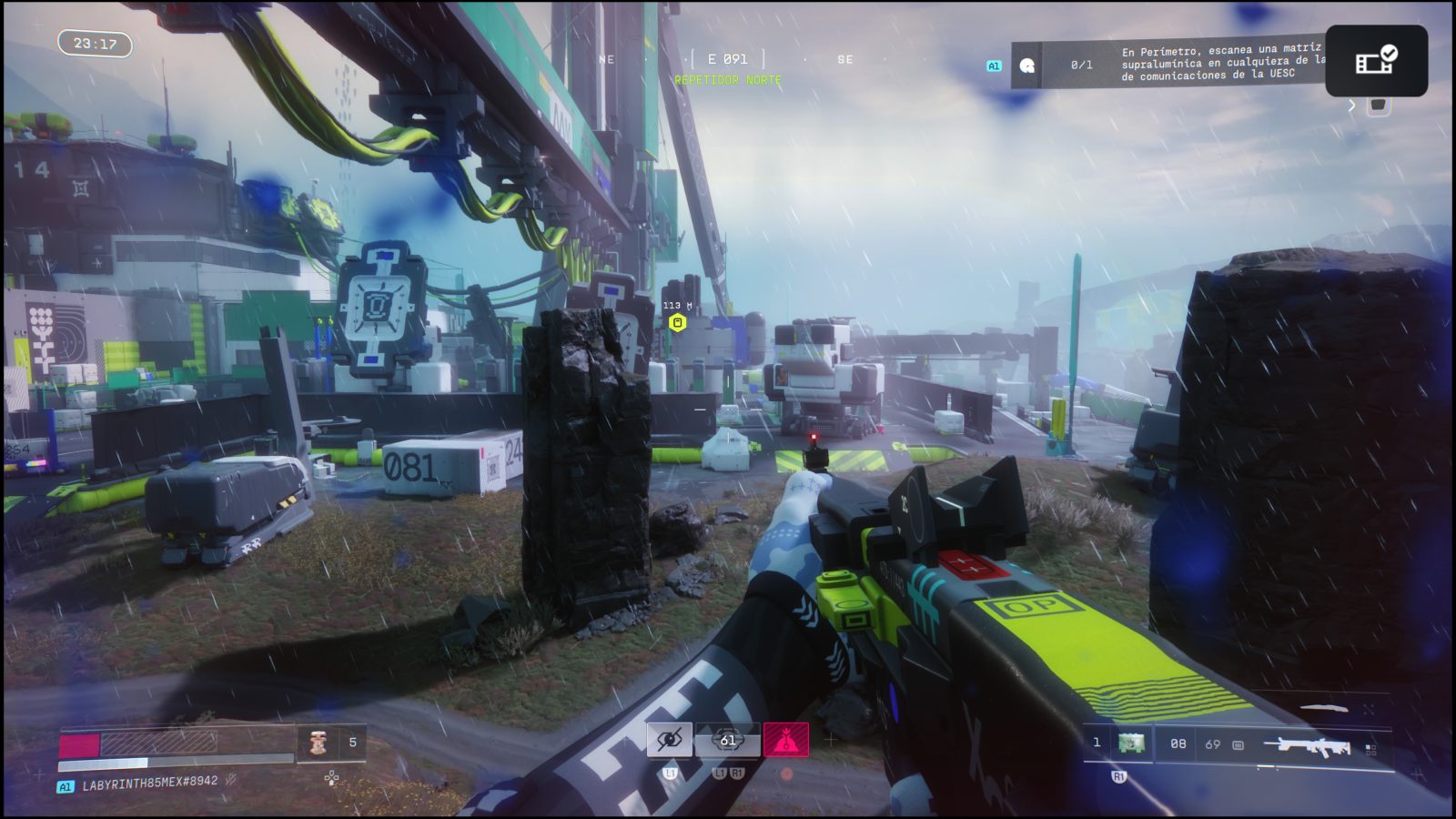Select the ability icon showing 61
Viewport: 1456px width, 819px height.
[x=727, y=740]
